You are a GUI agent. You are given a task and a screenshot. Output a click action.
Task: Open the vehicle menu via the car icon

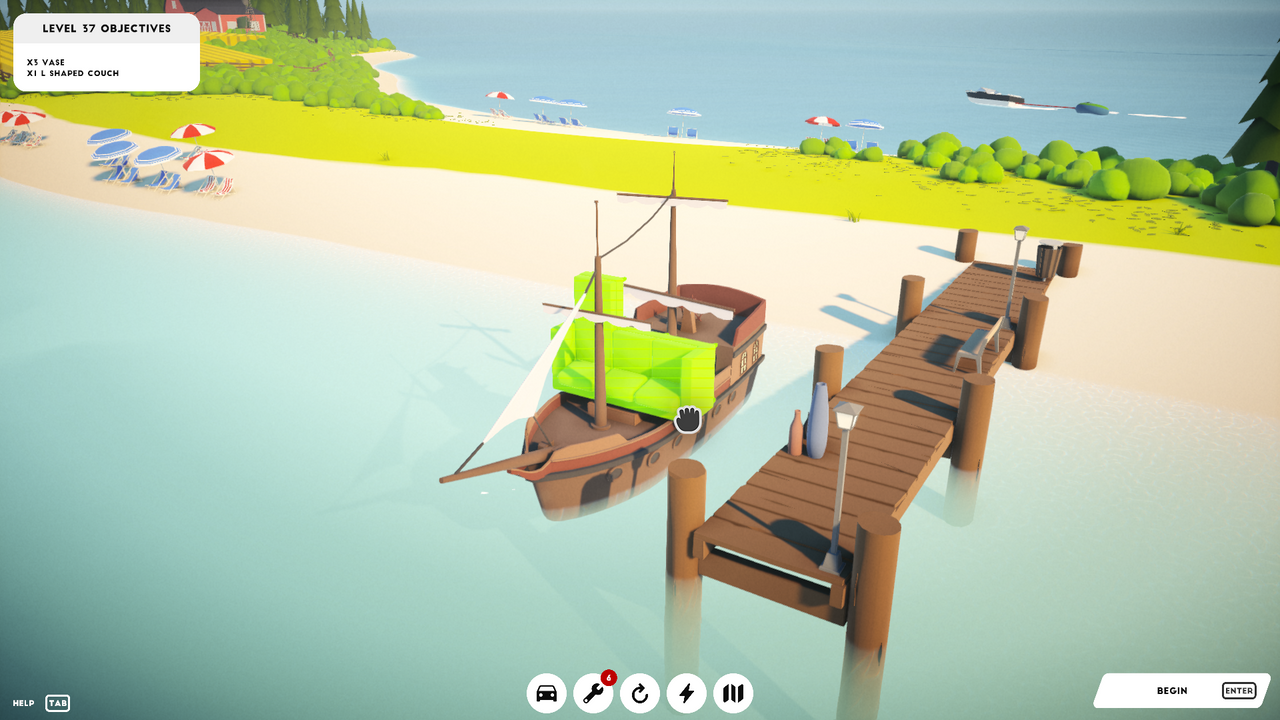pyautogui.click(x=546, y=692)
